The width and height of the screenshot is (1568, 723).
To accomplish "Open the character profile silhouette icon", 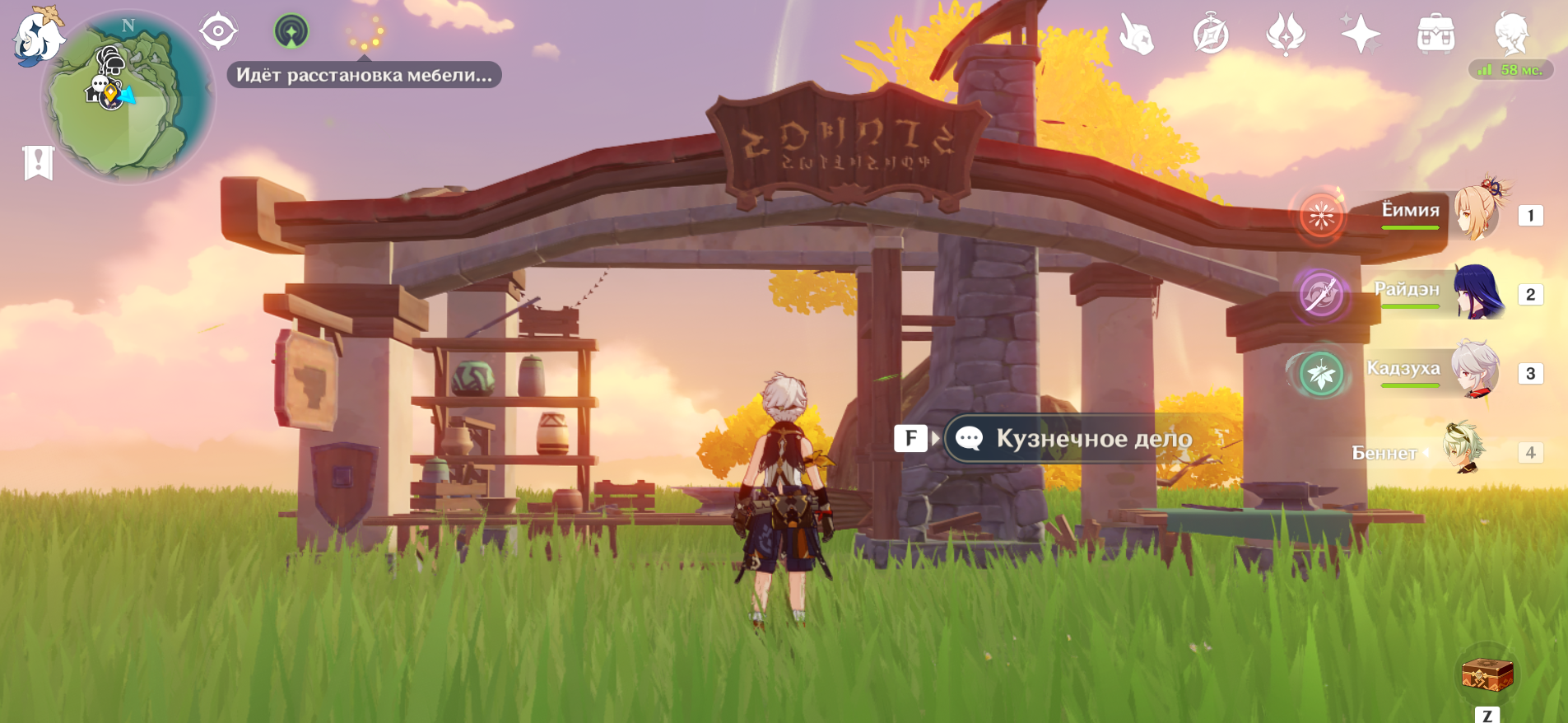I will 1511,34.
